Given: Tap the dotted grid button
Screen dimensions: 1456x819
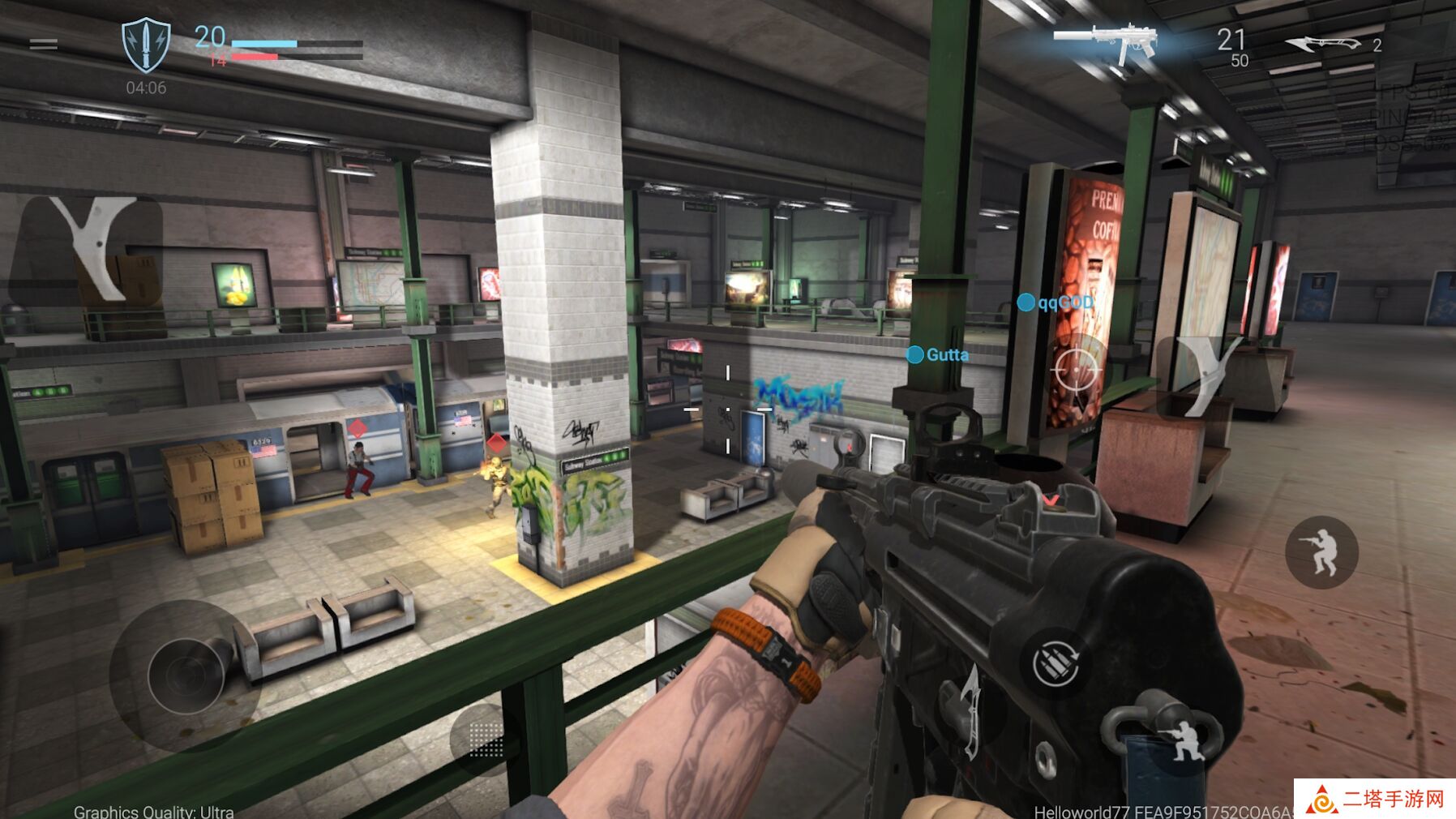Looking at the screenshot, I should pyautogui.click(x=486, y=740).
